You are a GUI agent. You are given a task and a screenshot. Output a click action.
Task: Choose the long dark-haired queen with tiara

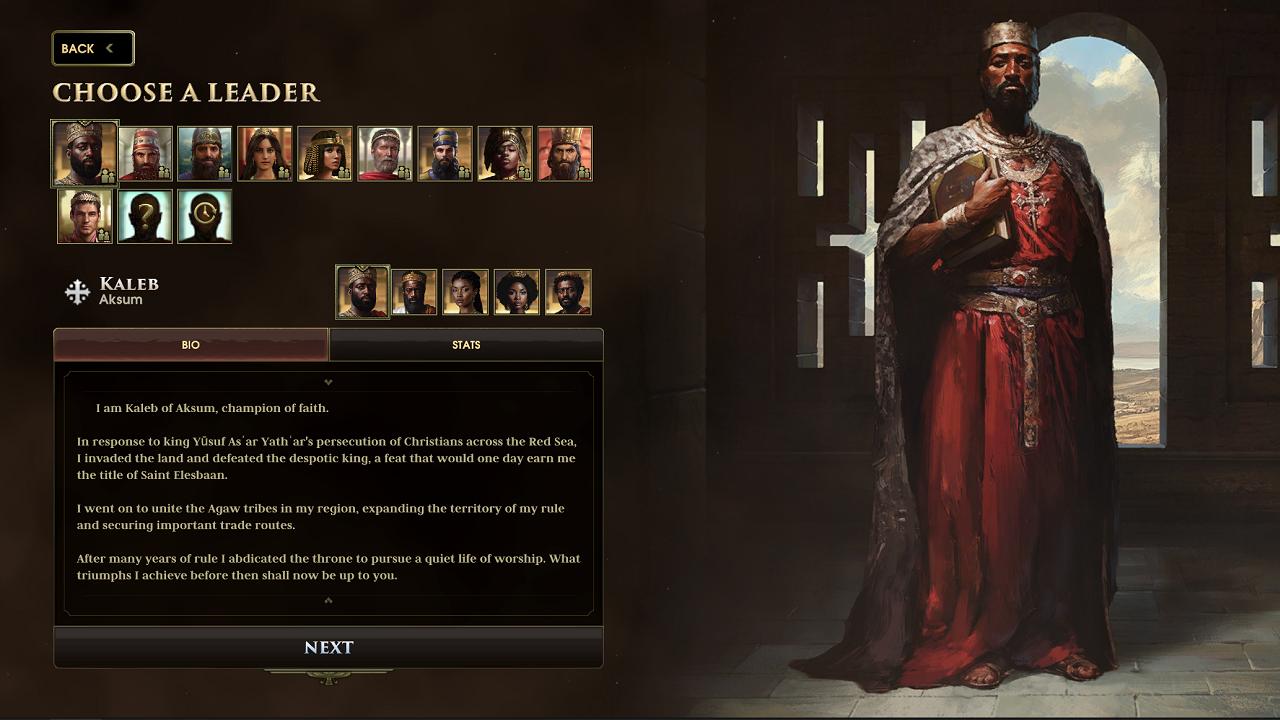tap(265, 153)
